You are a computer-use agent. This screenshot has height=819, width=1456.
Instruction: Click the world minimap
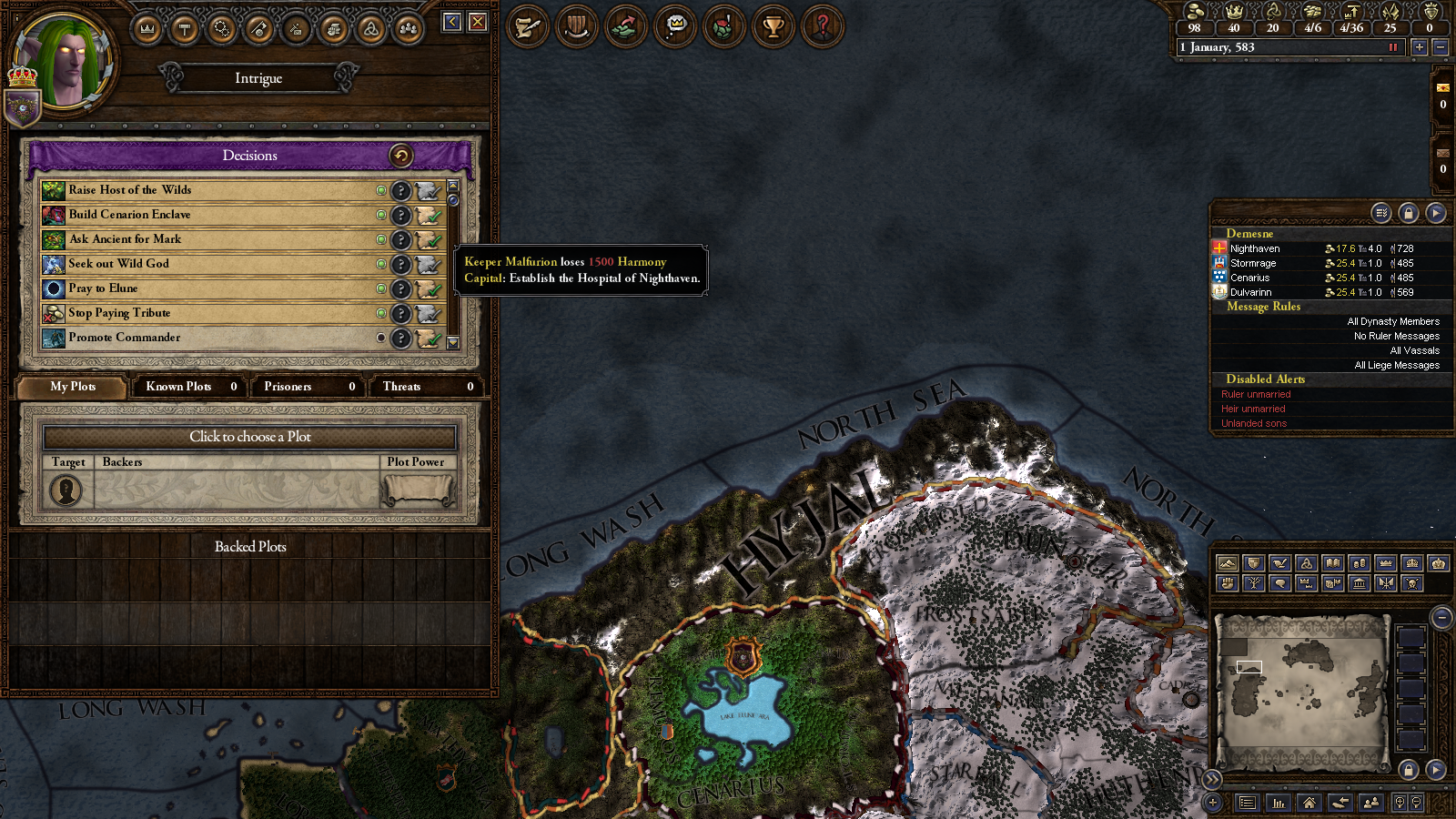coord(1301,681)
